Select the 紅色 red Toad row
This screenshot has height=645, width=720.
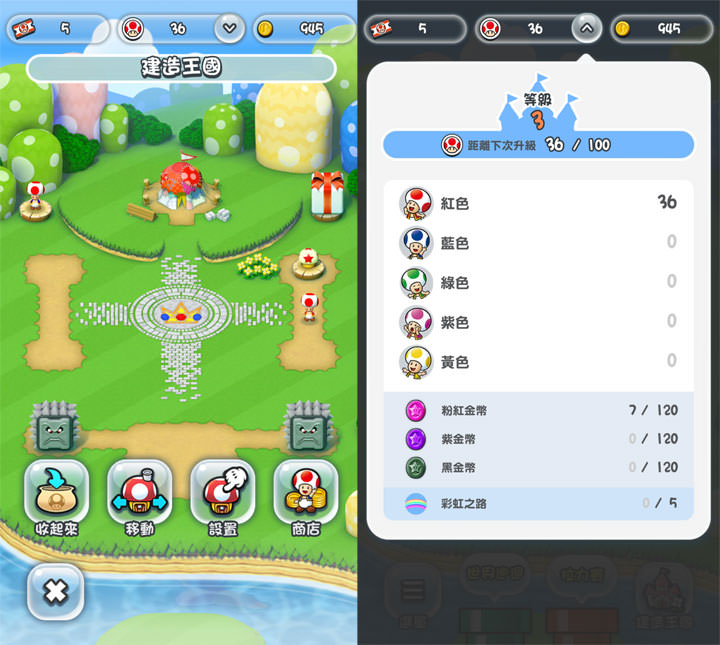pos(538,203)
